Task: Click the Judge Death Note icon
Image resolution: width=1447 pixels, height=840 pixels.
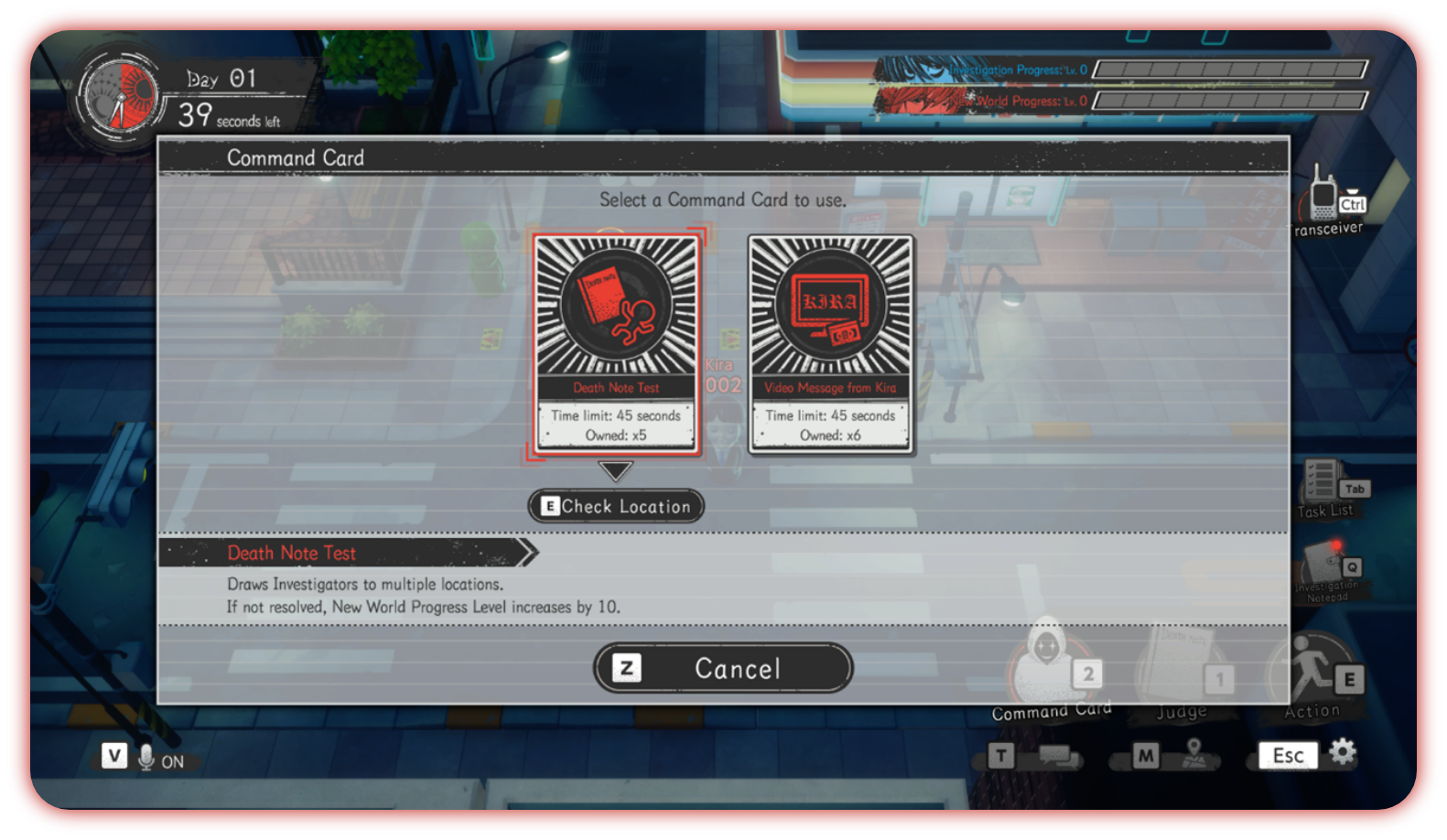Action: click(x=1180, y=663)
